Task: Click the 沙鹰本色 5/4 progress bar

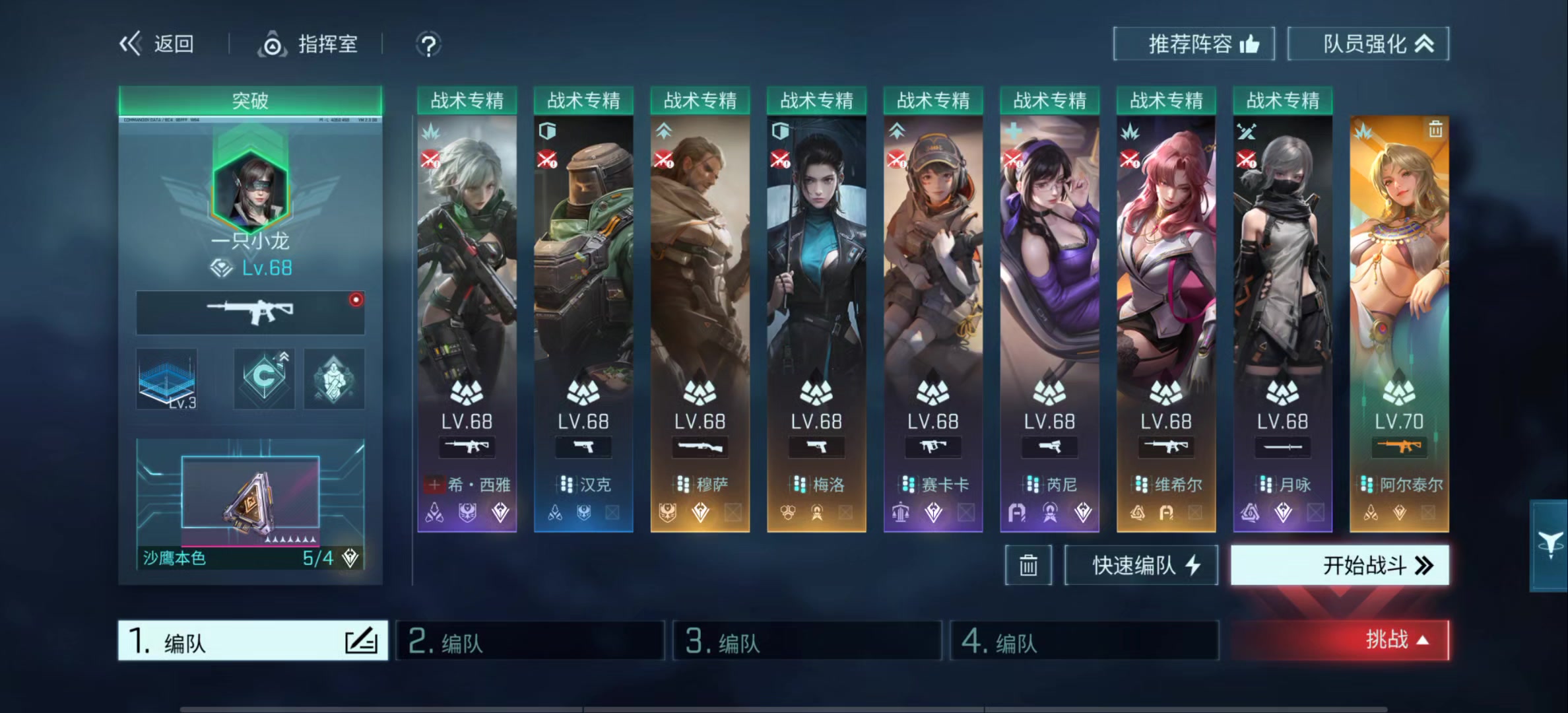Action: (244, 558)
